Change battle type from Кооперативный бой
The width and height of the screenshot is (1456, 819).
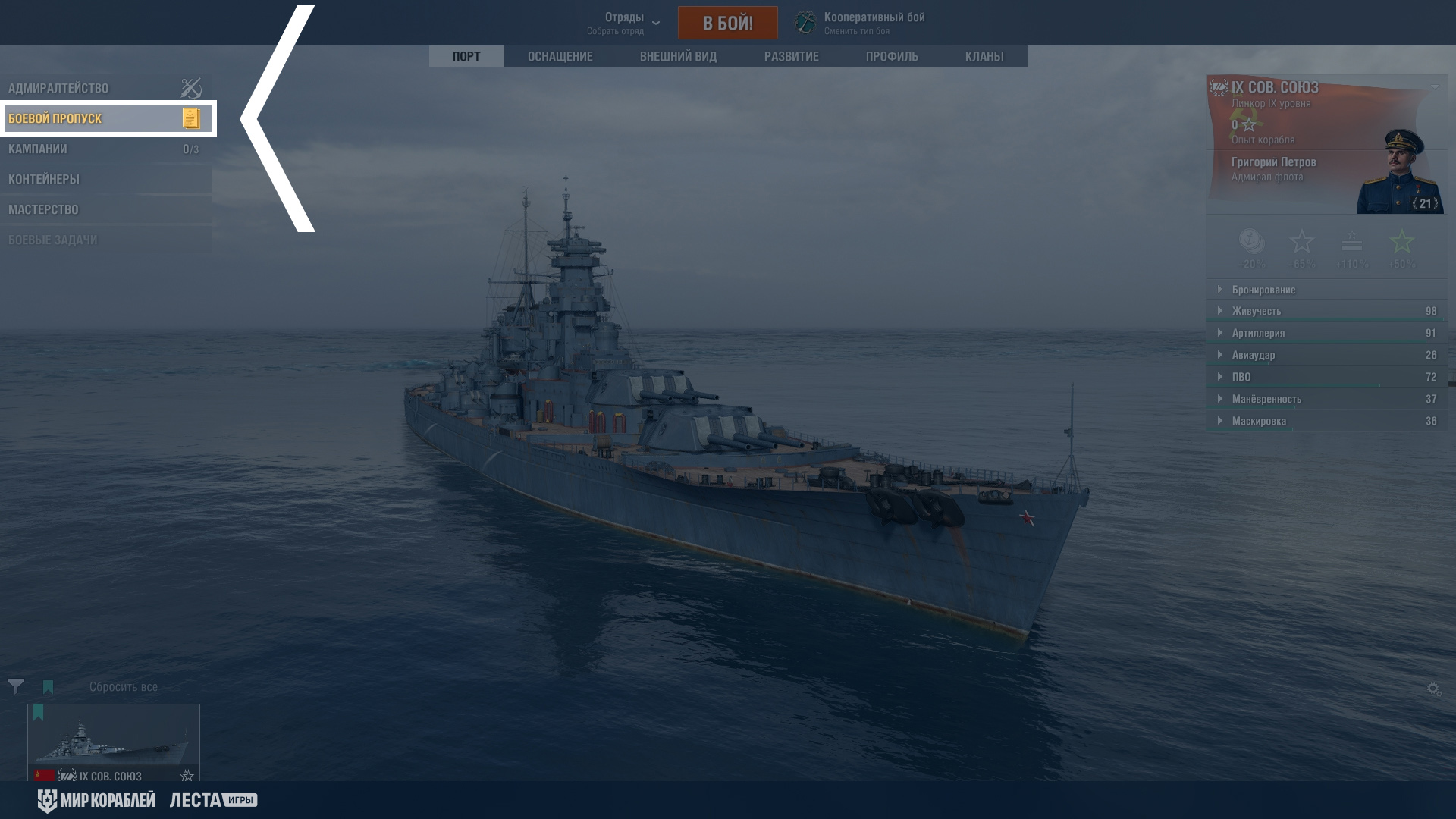861,23
